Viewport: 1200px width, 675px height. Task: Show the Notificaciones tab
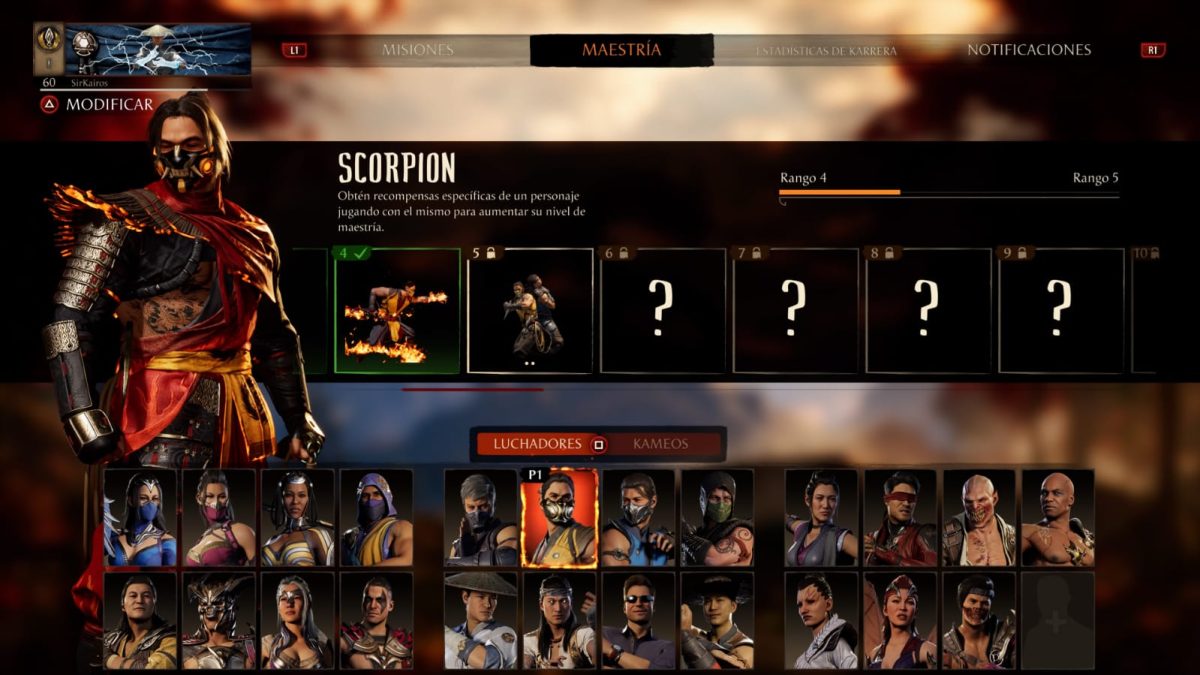(x=1028, y=50)
